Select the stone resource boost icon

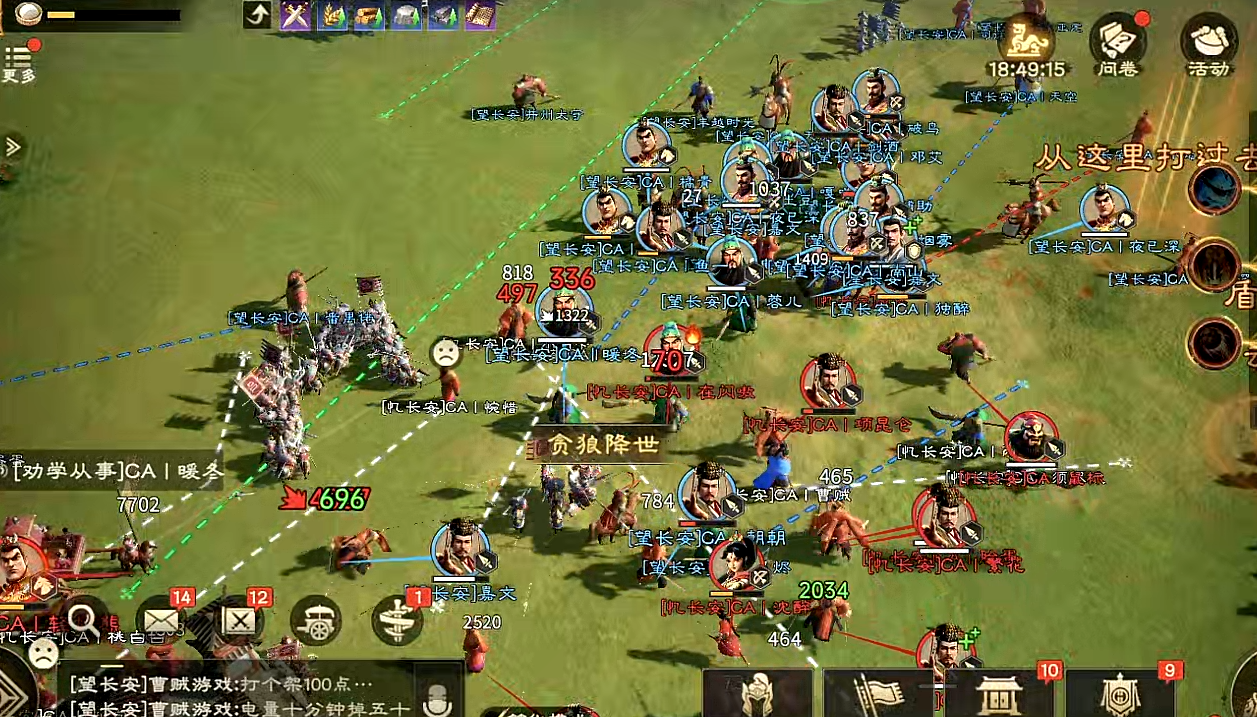coord(406,15)
